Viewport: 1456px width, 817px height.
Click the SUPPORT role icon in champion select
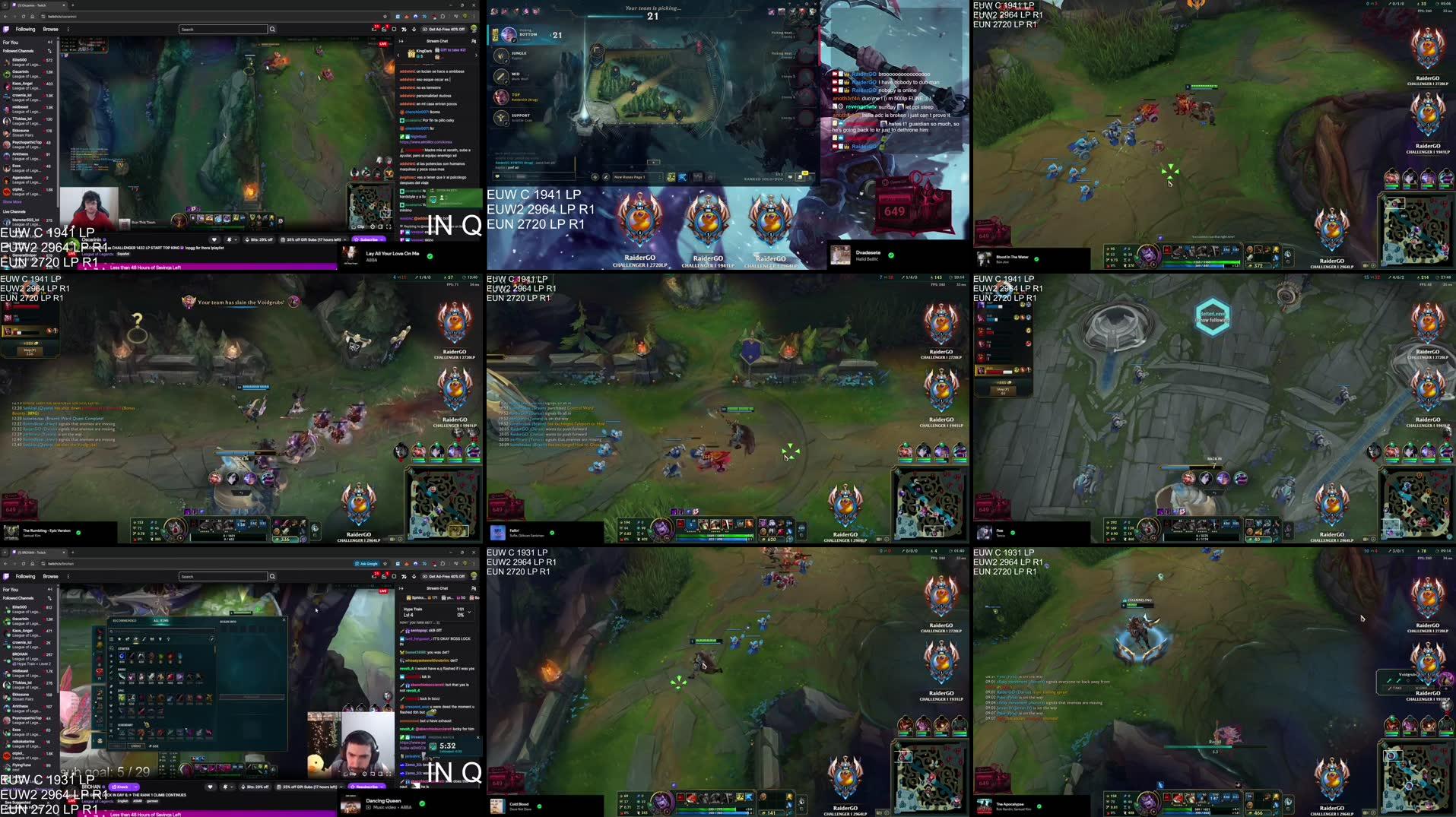[502, 118]
